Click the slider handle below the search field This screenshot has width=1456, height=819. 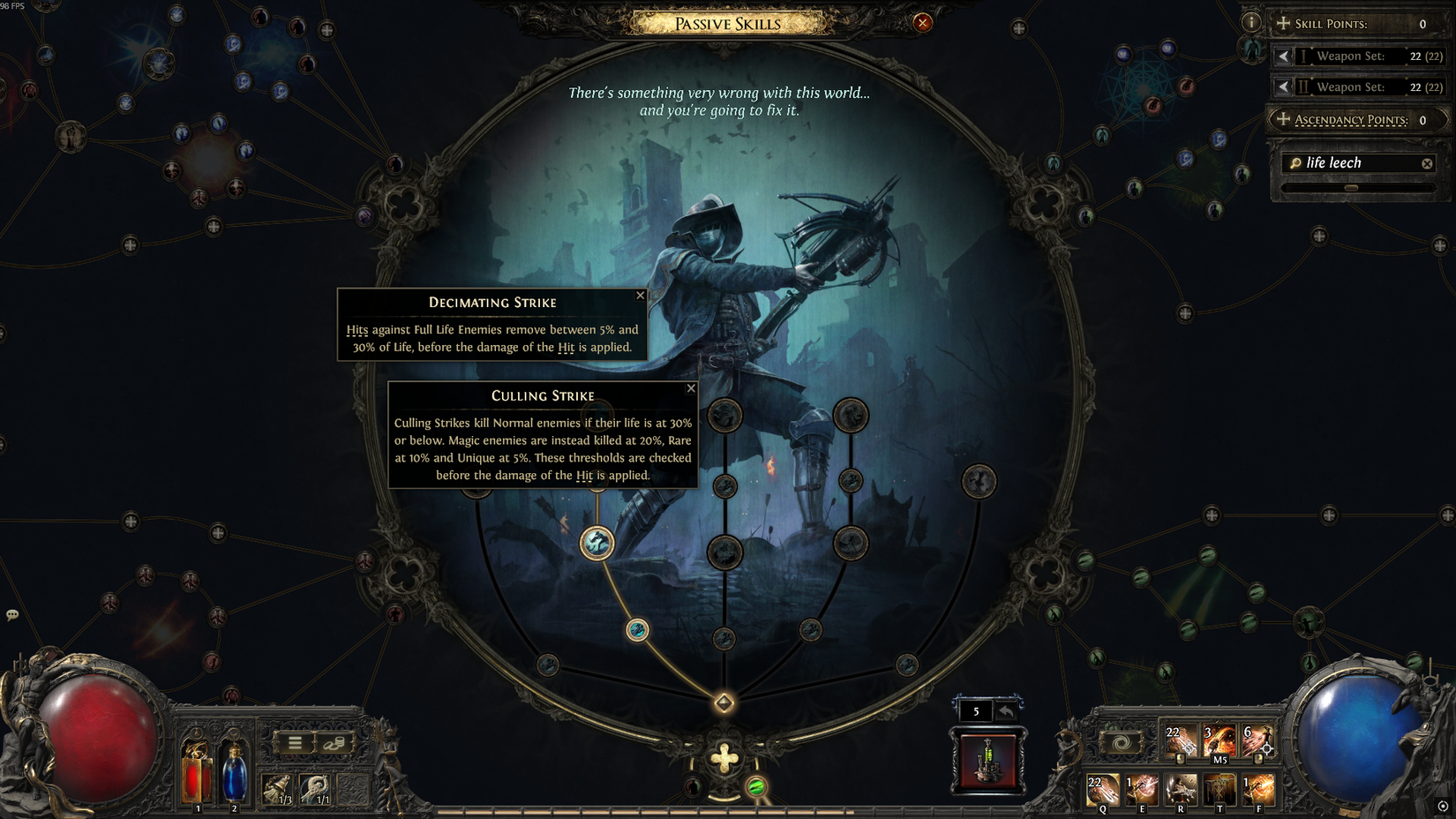coord(1351,187)
